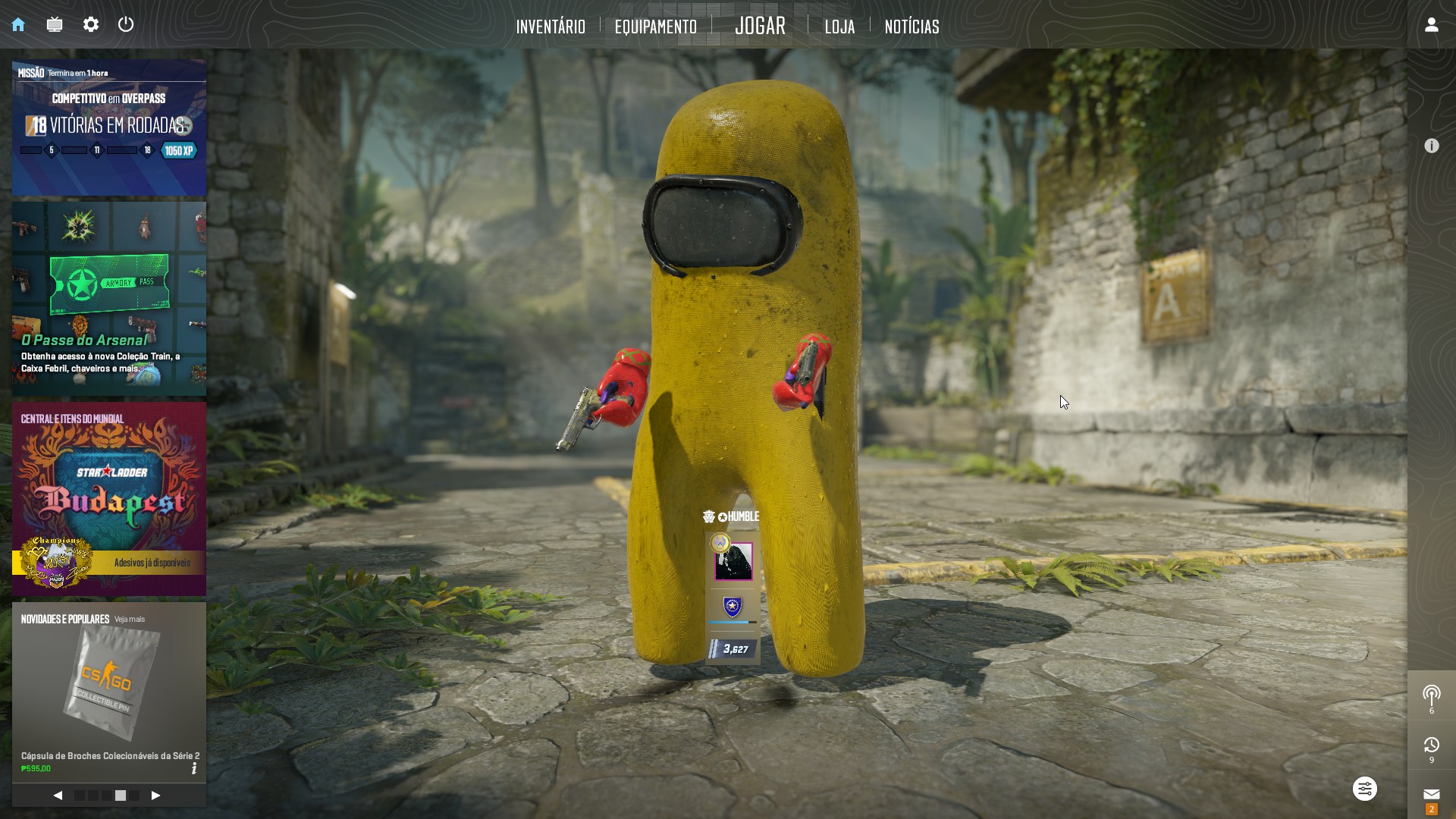Open the Budapest Major hub banner
The width and height of the screenshot is (1456, 819).
point(109,498)
